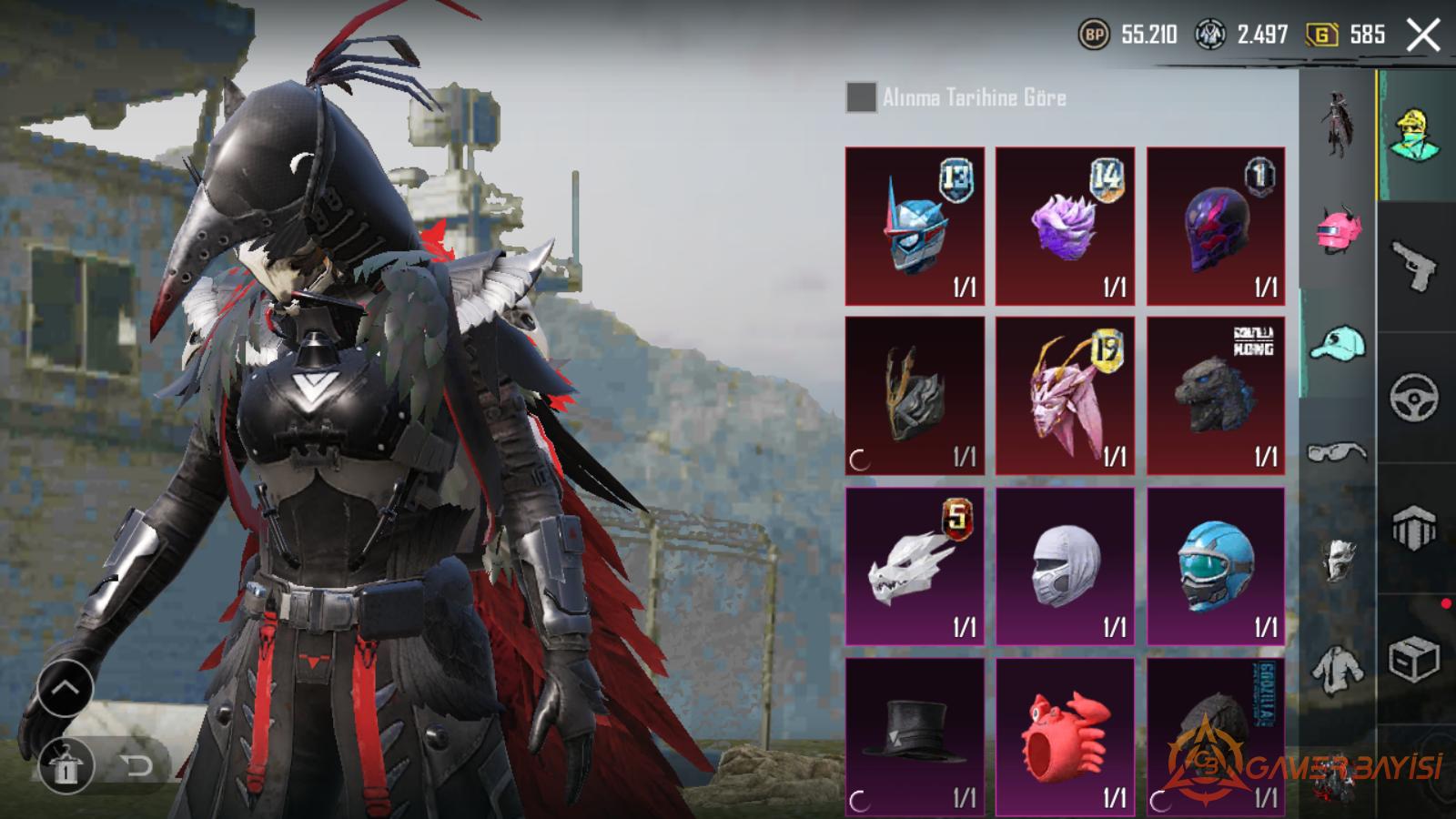The height and width of the screenshot is (819, 1456).
Task: Close the inventory screen
Action: point(1423,36)
